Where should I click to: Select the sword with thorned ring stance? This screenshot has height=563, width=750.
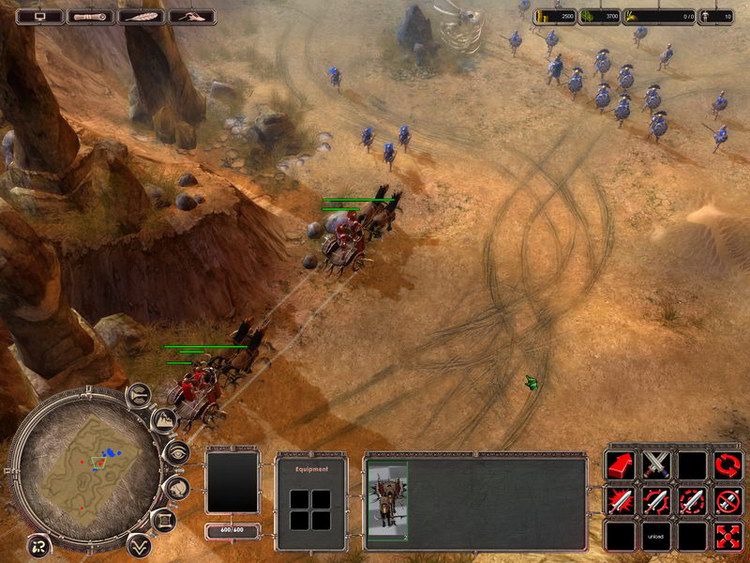656,500
